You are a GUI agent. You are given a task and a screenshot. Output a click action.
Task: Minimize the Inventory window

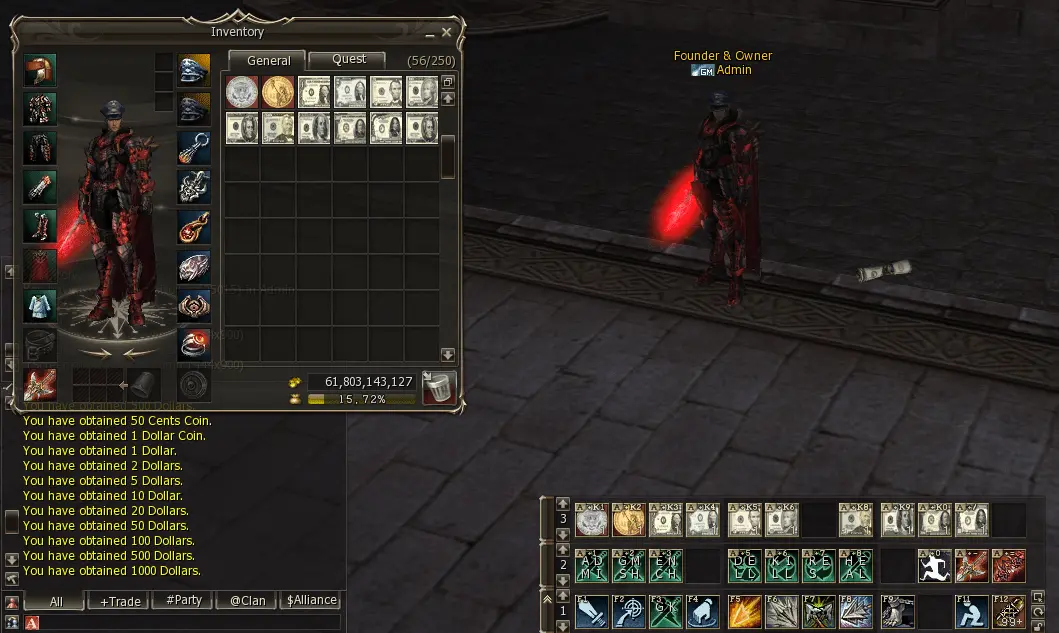[x=430, y=33]
